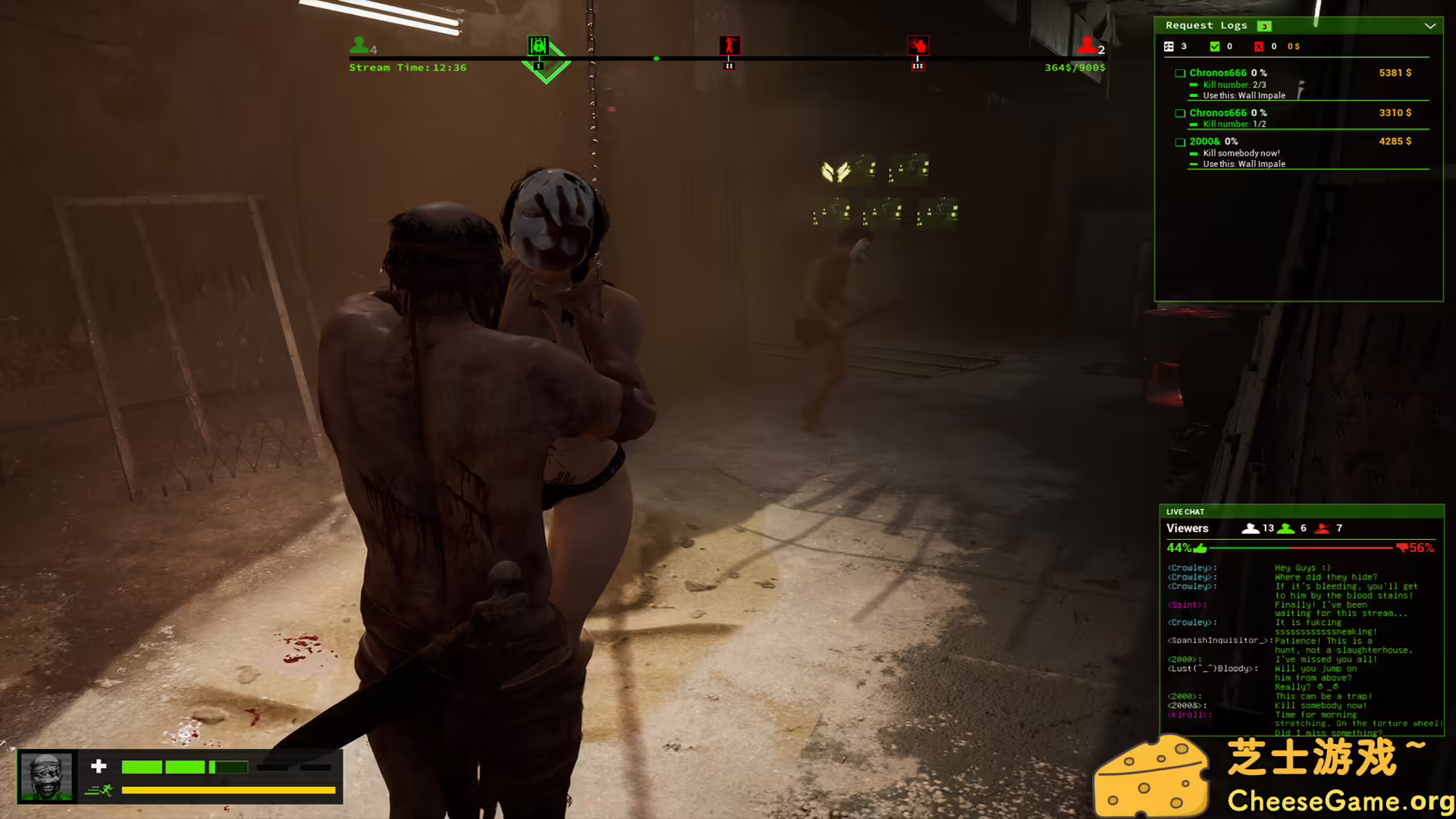Viewport: 1456px width, 819px height.
Task: Click the red X failed-requests icon
Action: (x=1260, y=46)
